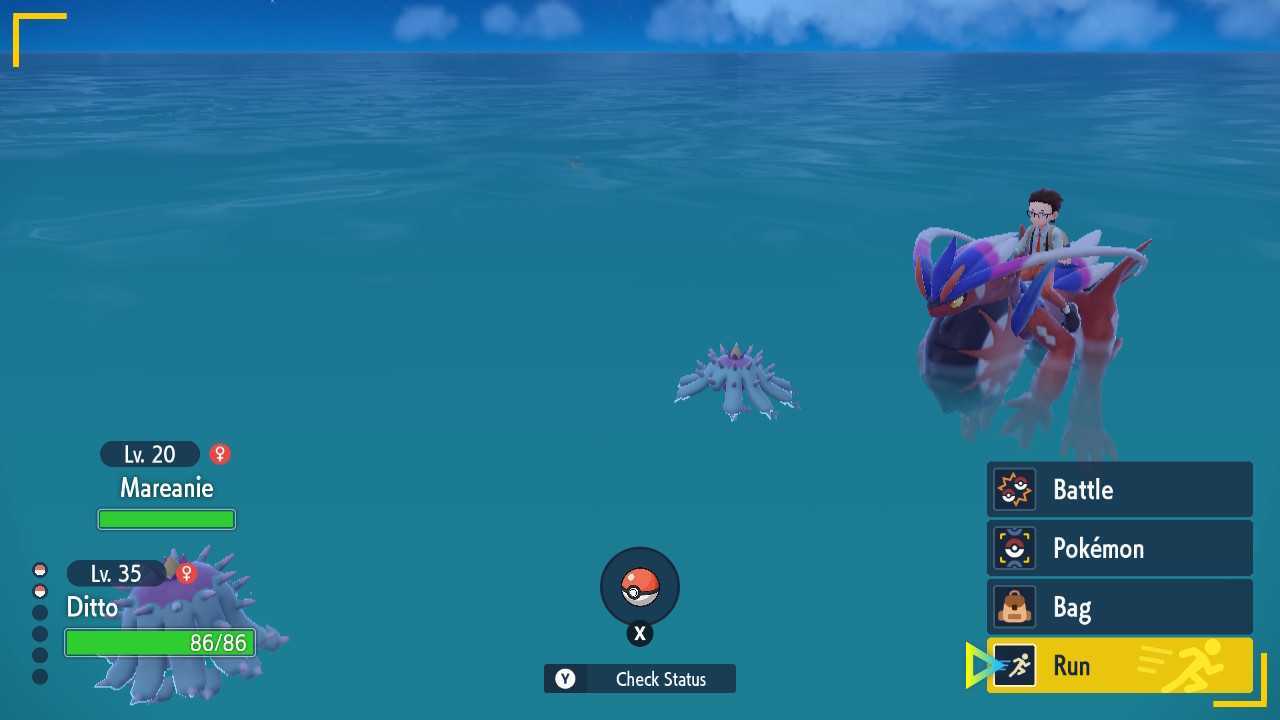Choose Pokémon from the battle menu

[1098, 548]
